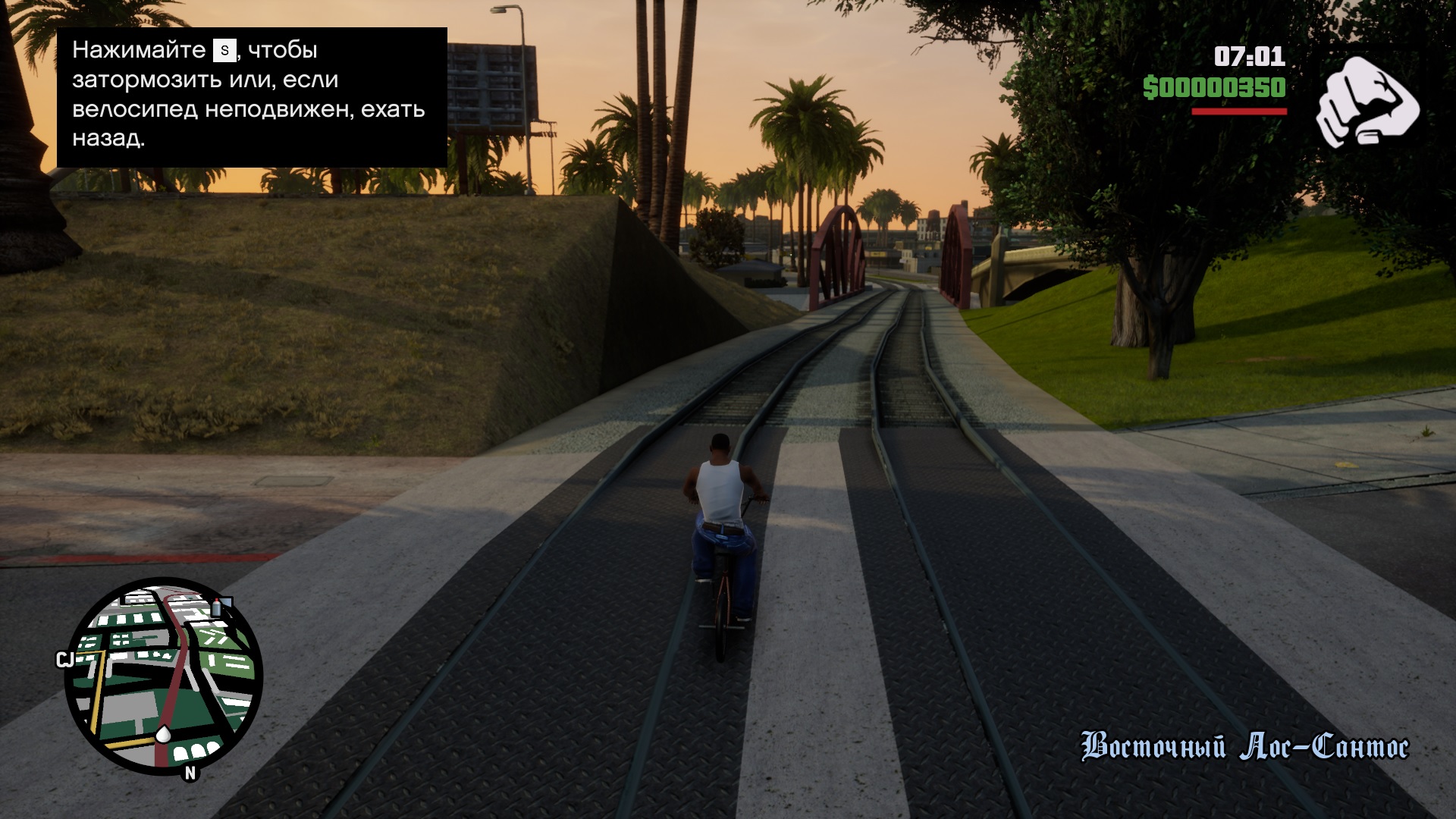Image resolution: width=1456 pixels, height=819 pixels.
Task: Click the N north marker on the minimap
Action: (x=190, y=773)
